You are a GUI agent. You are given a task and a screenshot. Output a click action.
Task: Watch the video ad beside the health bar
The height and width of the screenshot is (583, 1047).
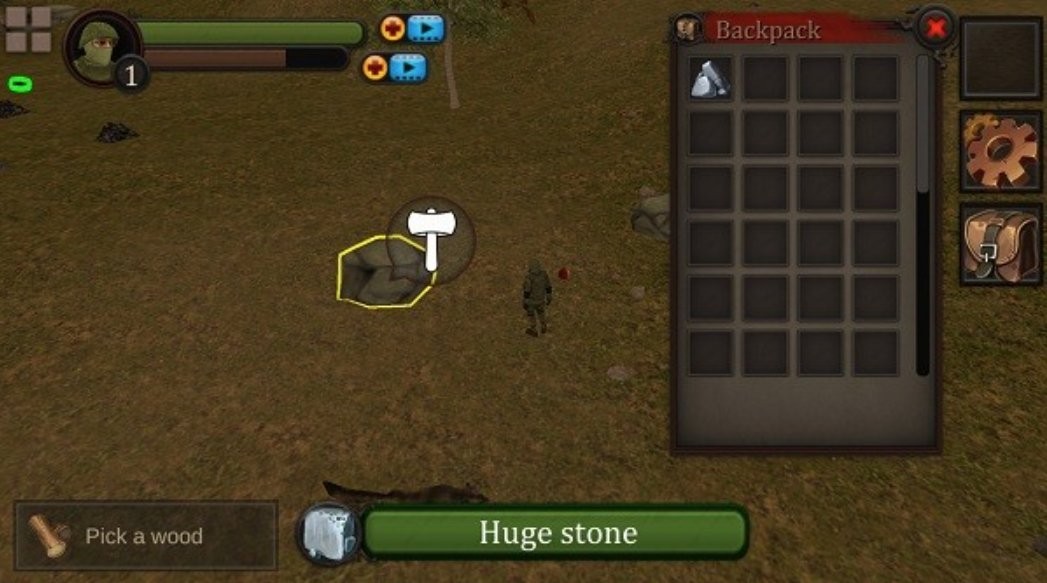point(425,28)
